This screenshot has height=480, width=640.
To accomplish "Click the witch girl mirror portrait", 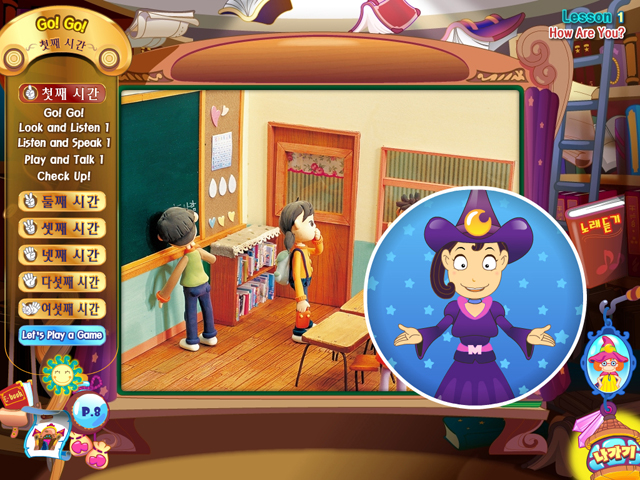I will click(603, 362).
